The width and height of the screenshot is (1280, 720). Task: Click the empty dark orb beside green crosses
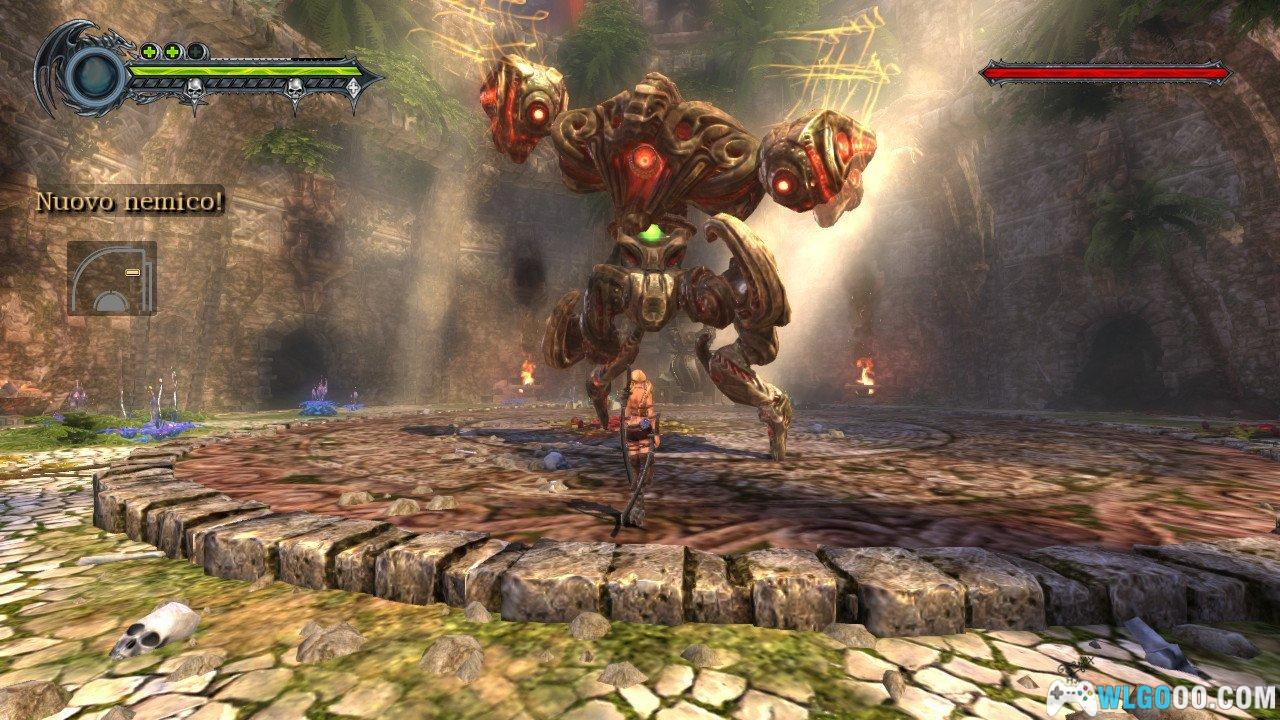198,51
